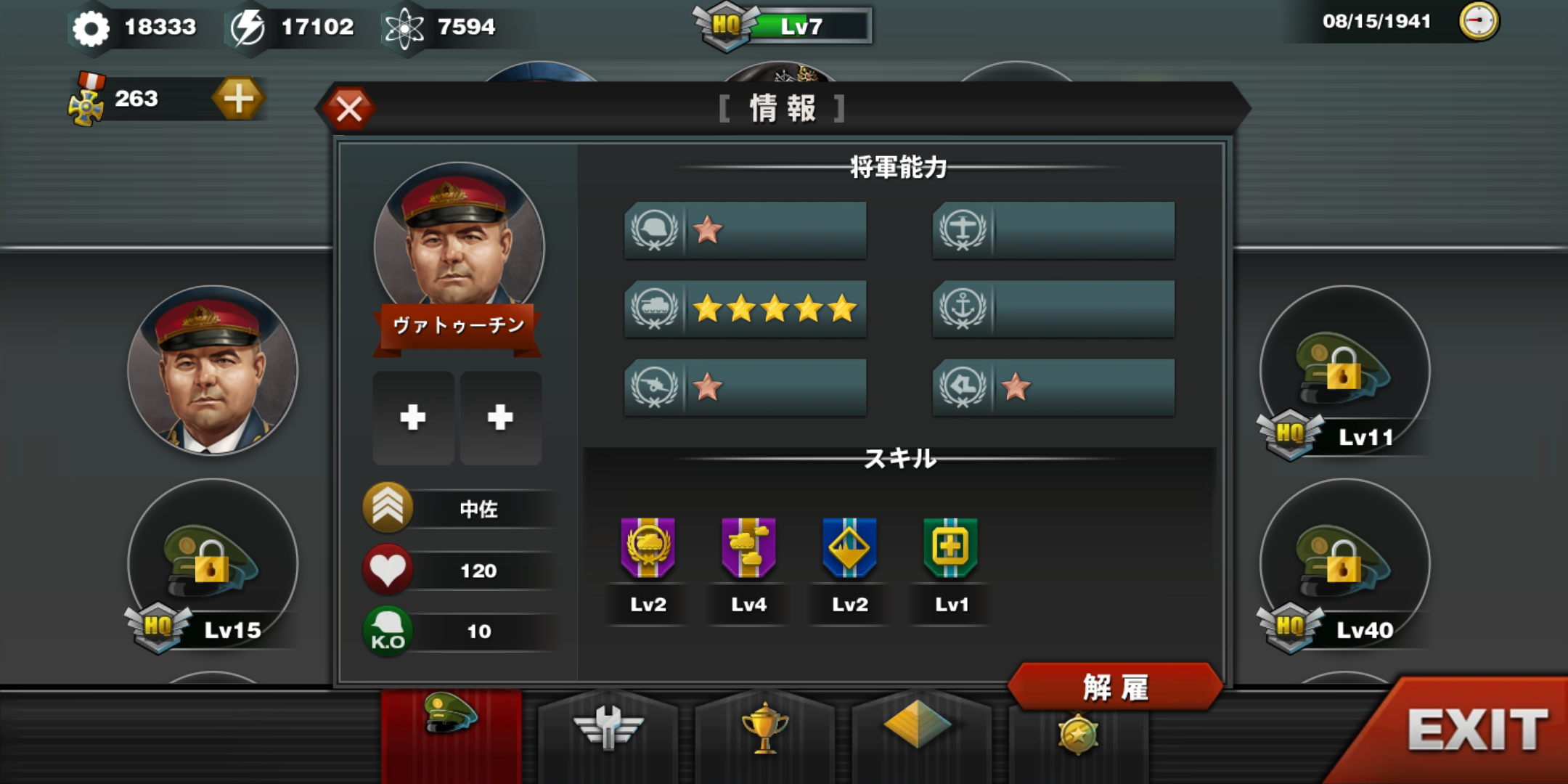Dismiss the general with the red 解雇 button
The image size is (1568, 784).
[x=1115, y=687]
